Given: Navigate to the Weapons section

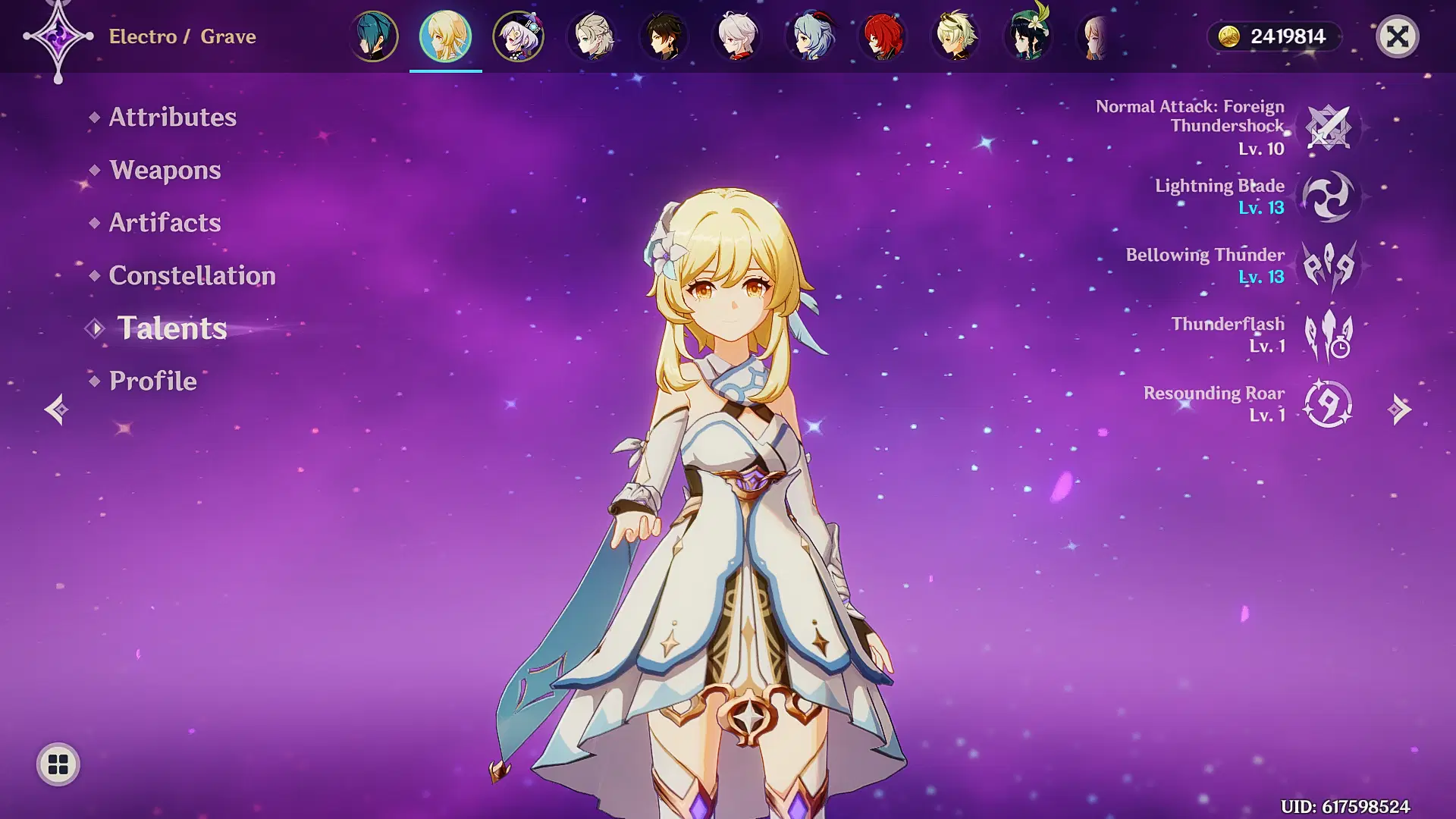Looking at the screenshot, I should (165, 171).
